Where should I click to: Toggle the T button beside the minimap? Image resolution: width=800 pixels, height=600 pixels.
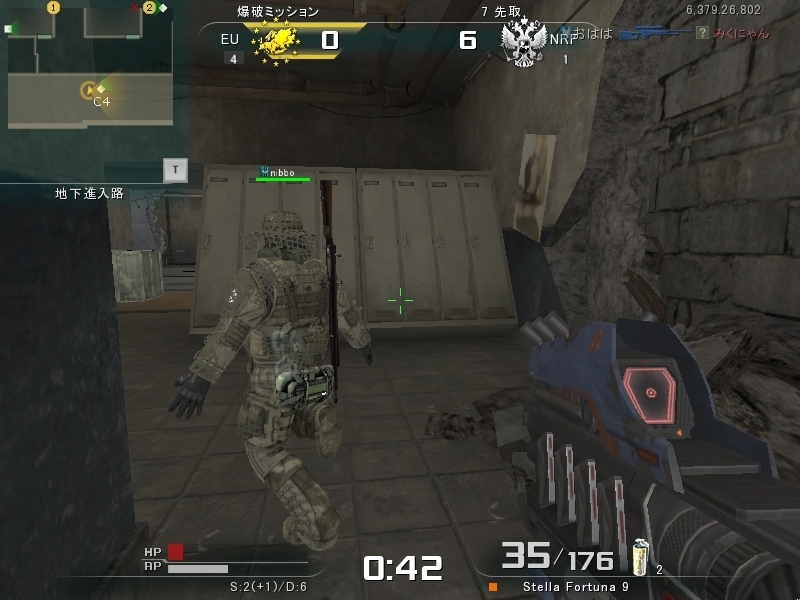point(176,170)
